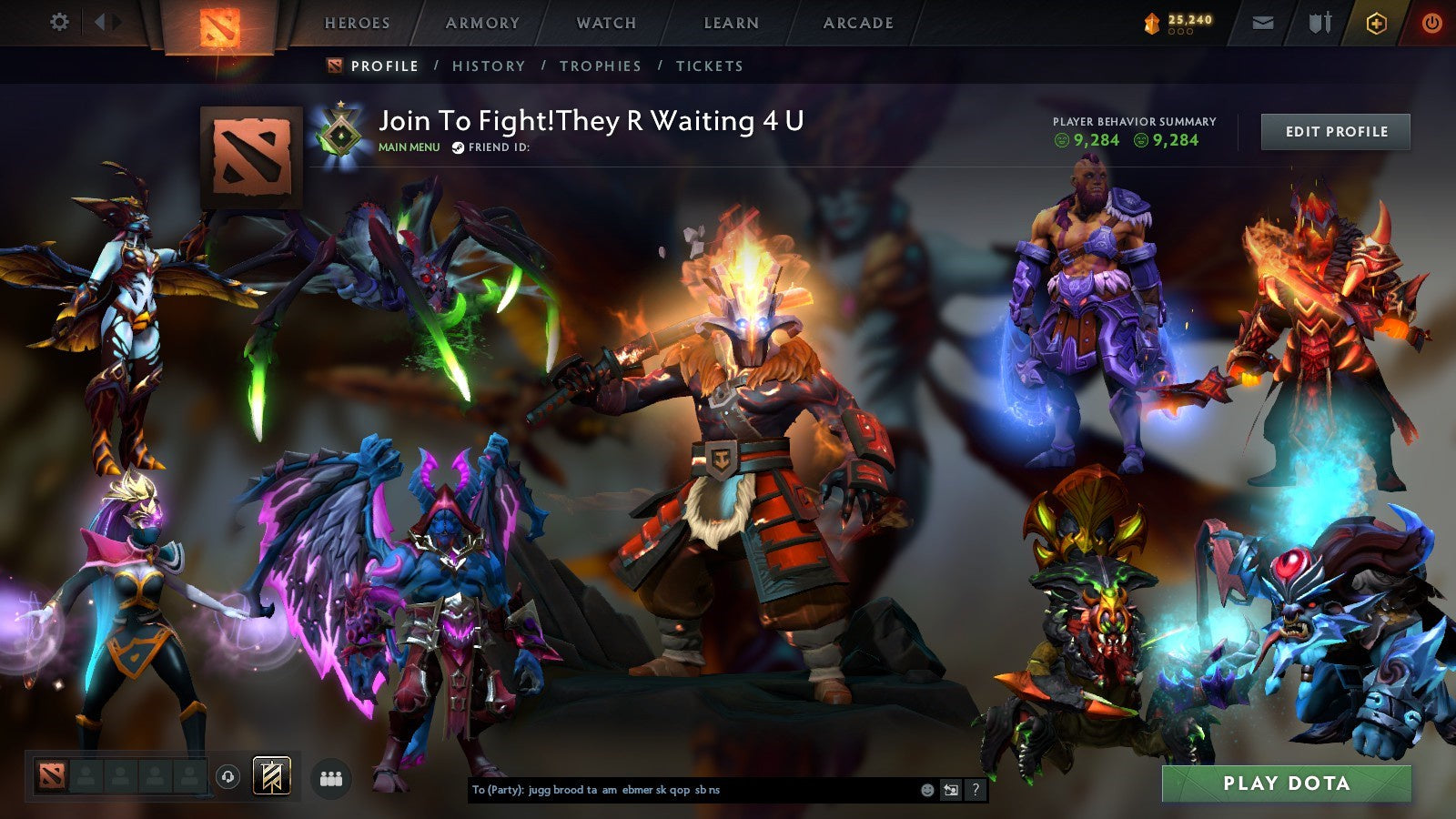The image size is (1456, 819).
Task: Toggle help hints with the question mark button
Action: click(x=976, y=790)
